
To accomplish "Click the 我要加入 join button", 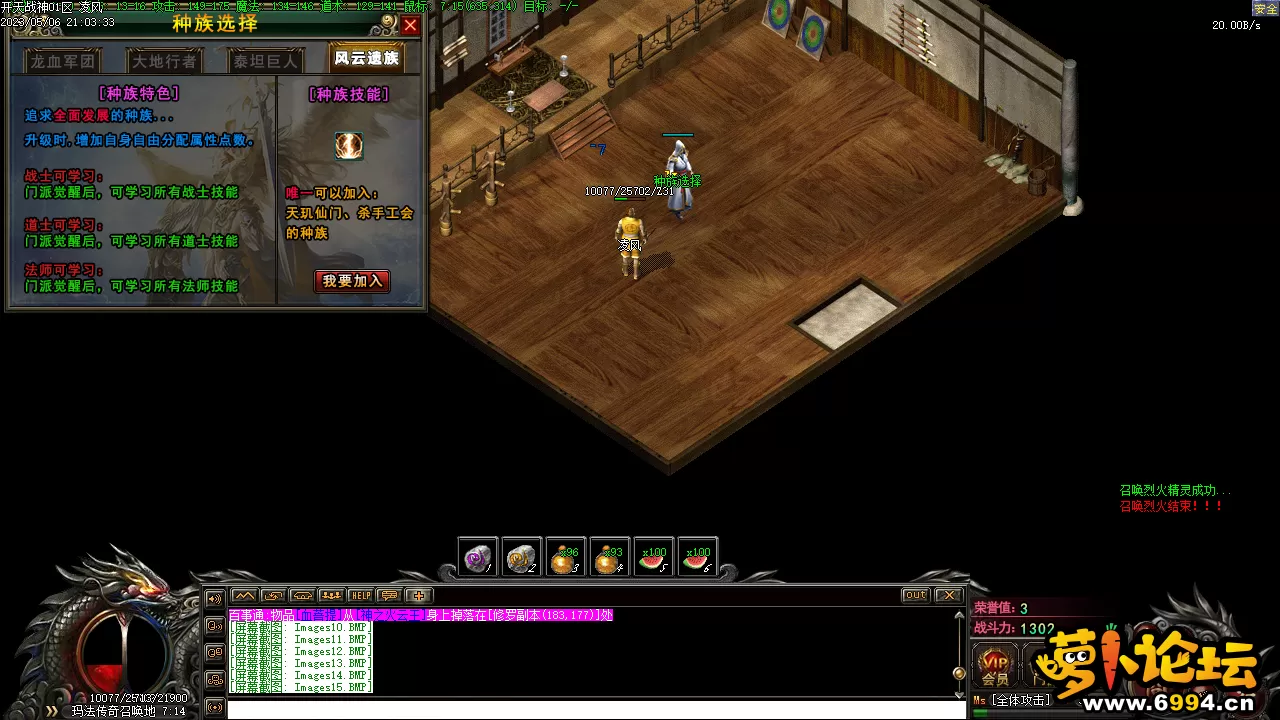I will click(352, 281).
